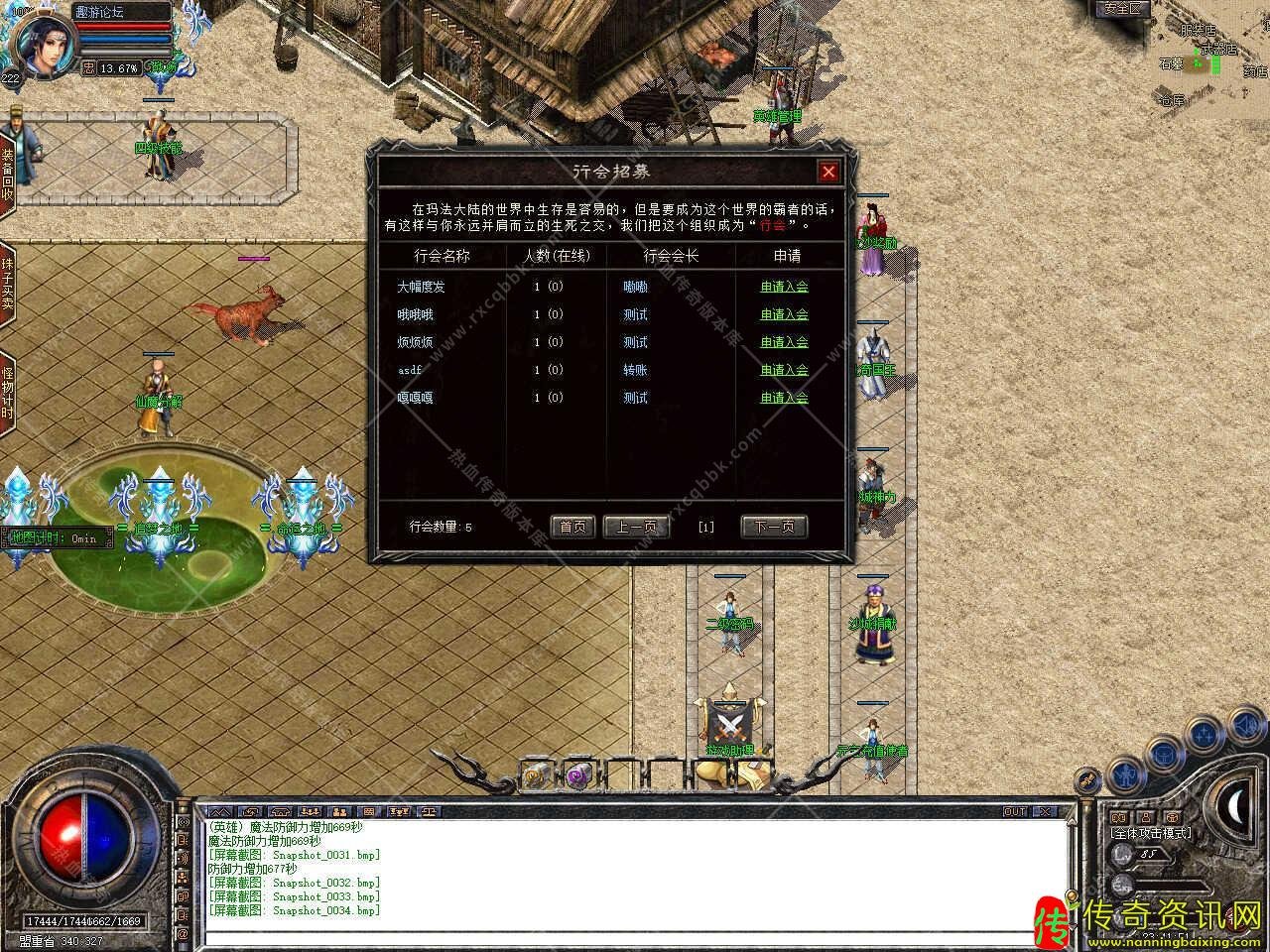The height and width of the screenshot is (952, 1270).
Task: Open the 珠子买卖 bead trading side tab
Action: click(7, 283)
